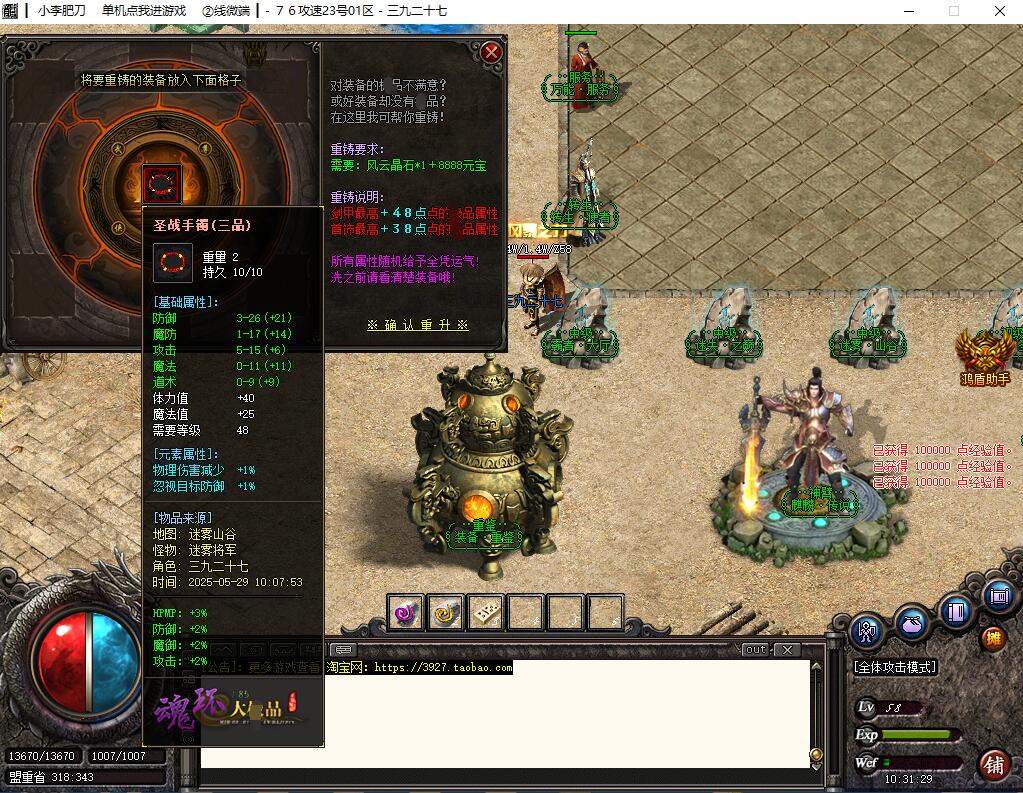Open the 鸿盾助手 assistant icon

[x=985, y=356]
